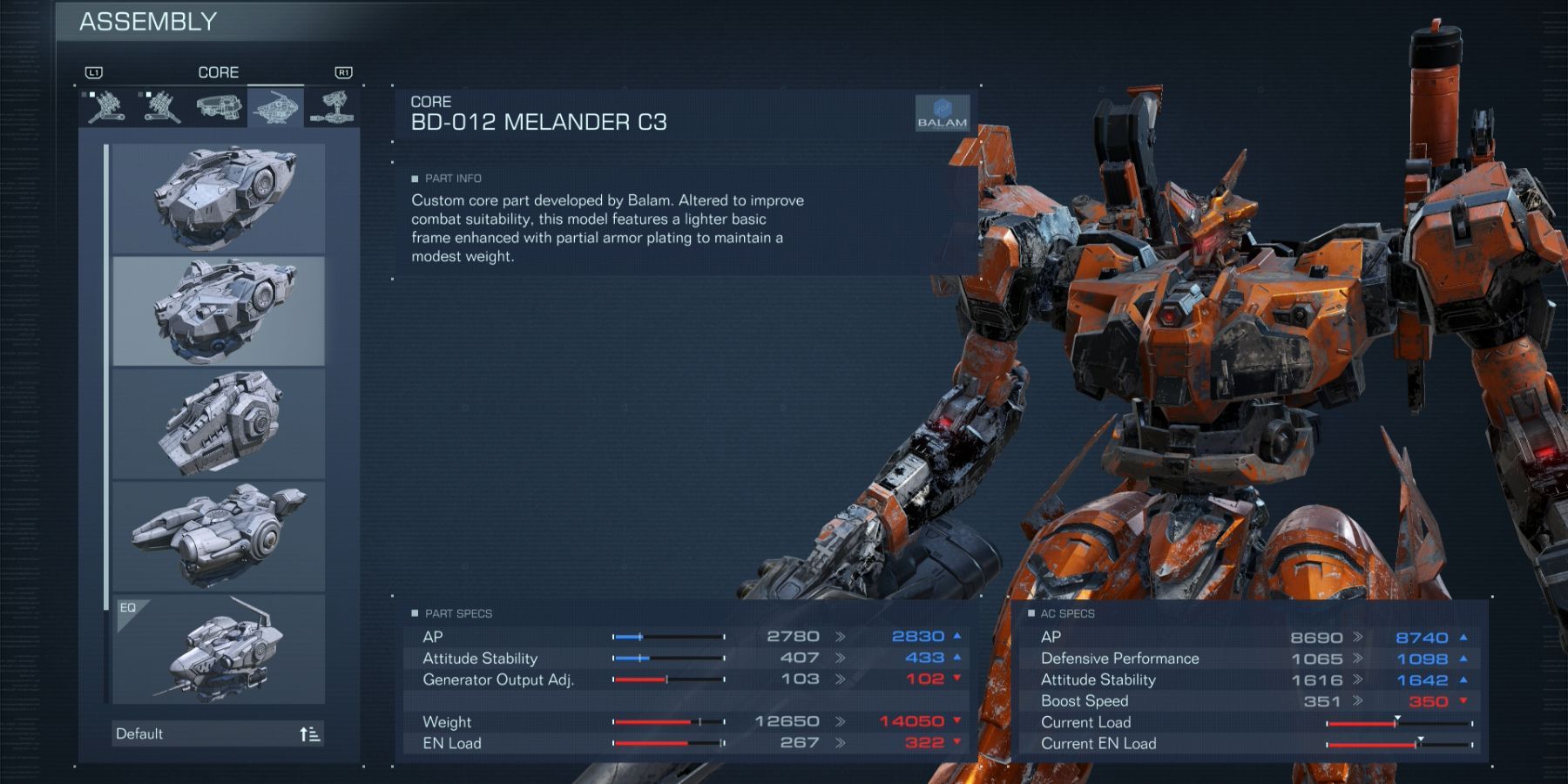
Task: Click the ASSEMBLY header
Action: [x=146, y=21]
